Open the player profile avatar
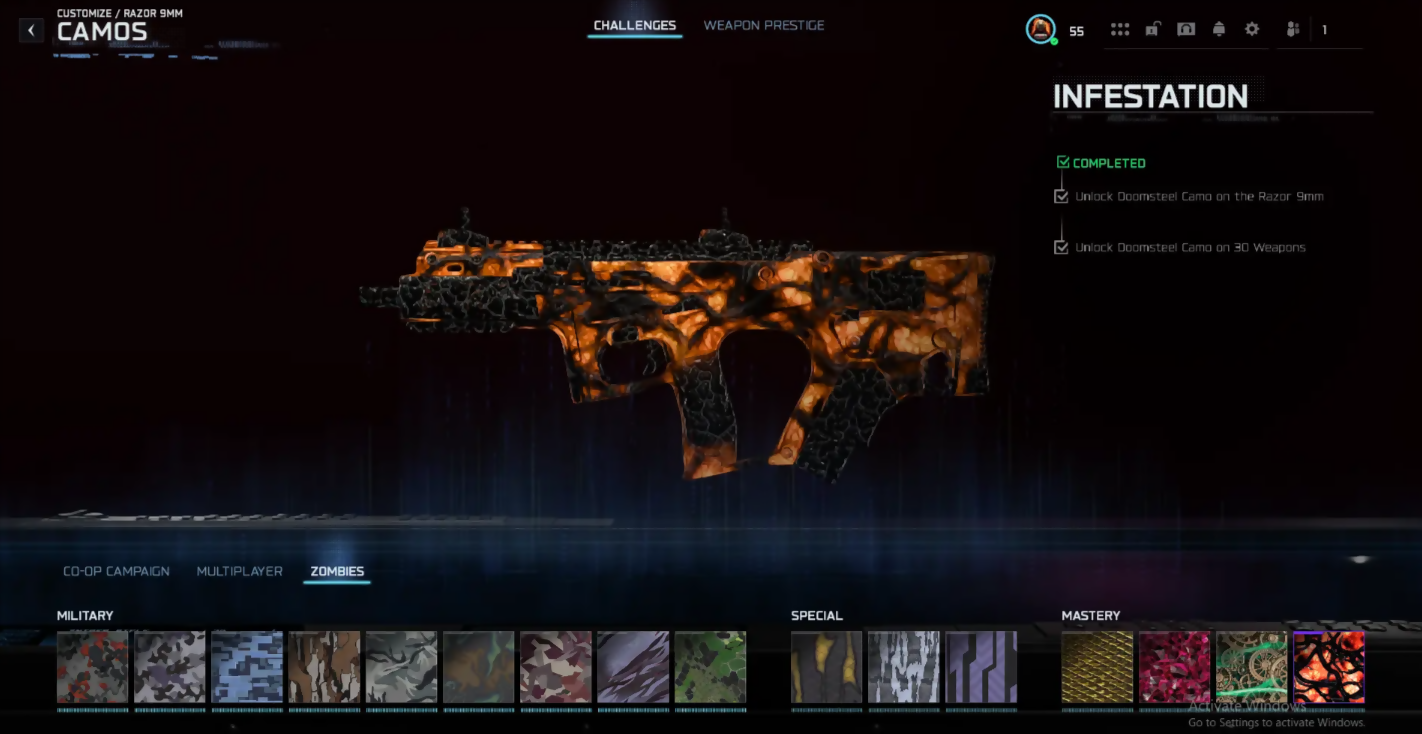This screenshot has width=1422, height=734. (x=1041, y=29)
